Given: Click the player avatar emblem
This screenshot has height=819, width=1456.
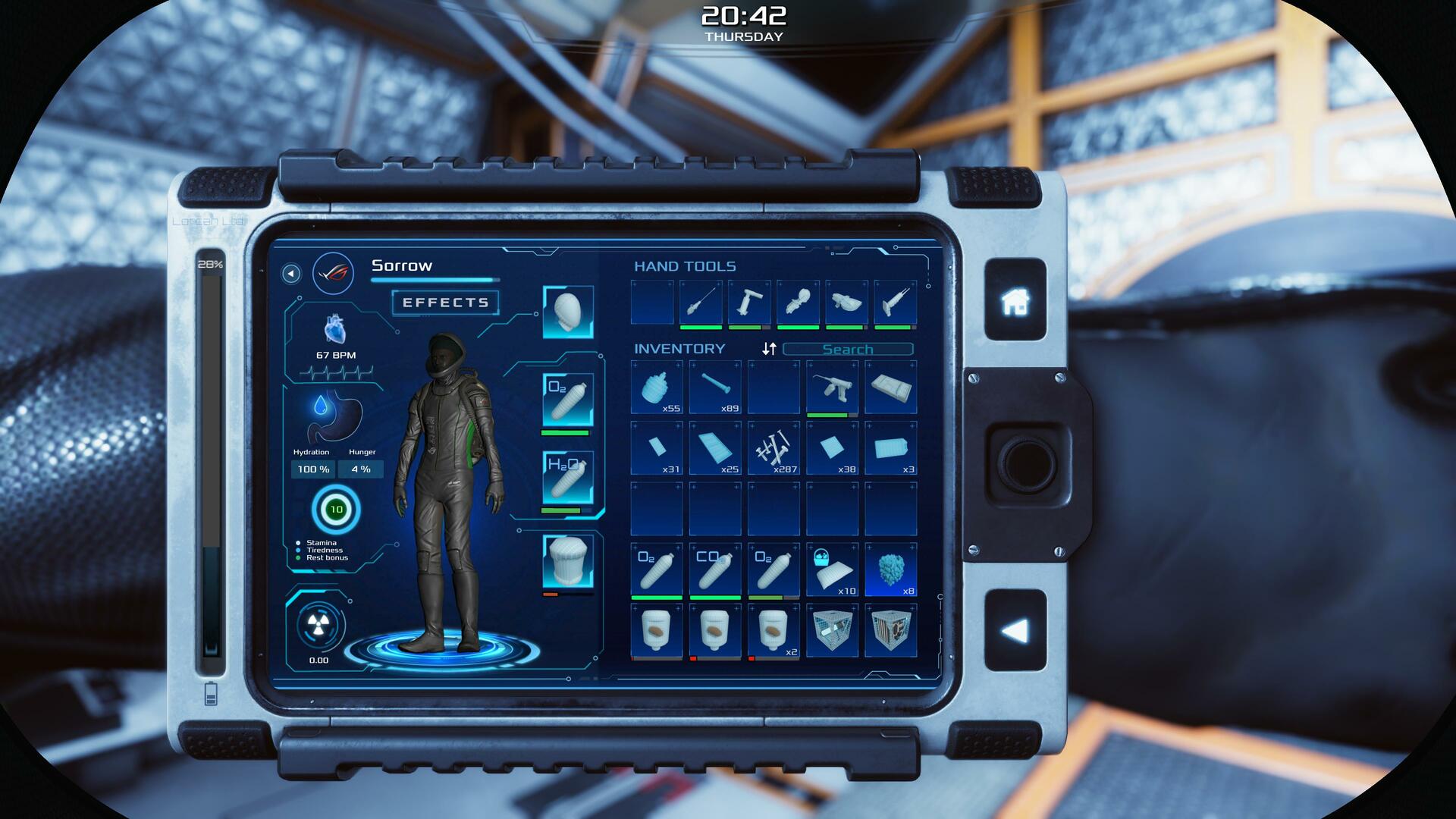Looking at the screenshot, I should [333, 273].
